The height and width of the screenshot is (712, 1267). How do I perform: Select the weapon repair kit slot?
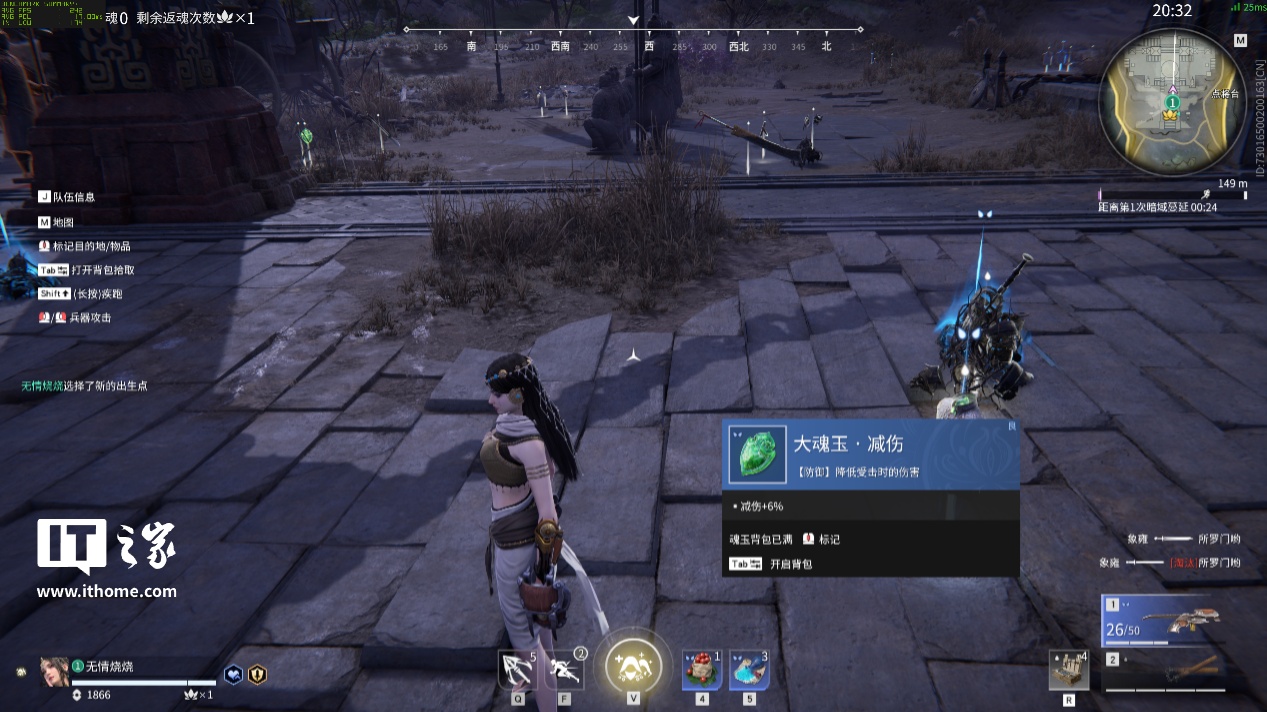1067,670
